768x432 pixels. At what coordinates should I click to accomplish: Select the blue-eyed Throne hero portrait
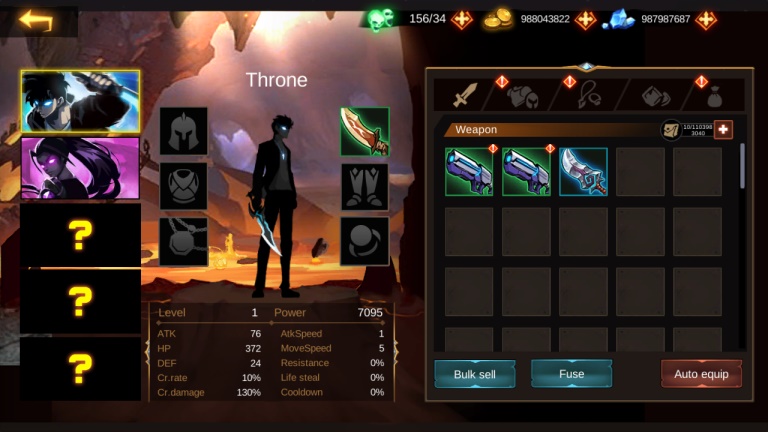click(x=81, y=102)
